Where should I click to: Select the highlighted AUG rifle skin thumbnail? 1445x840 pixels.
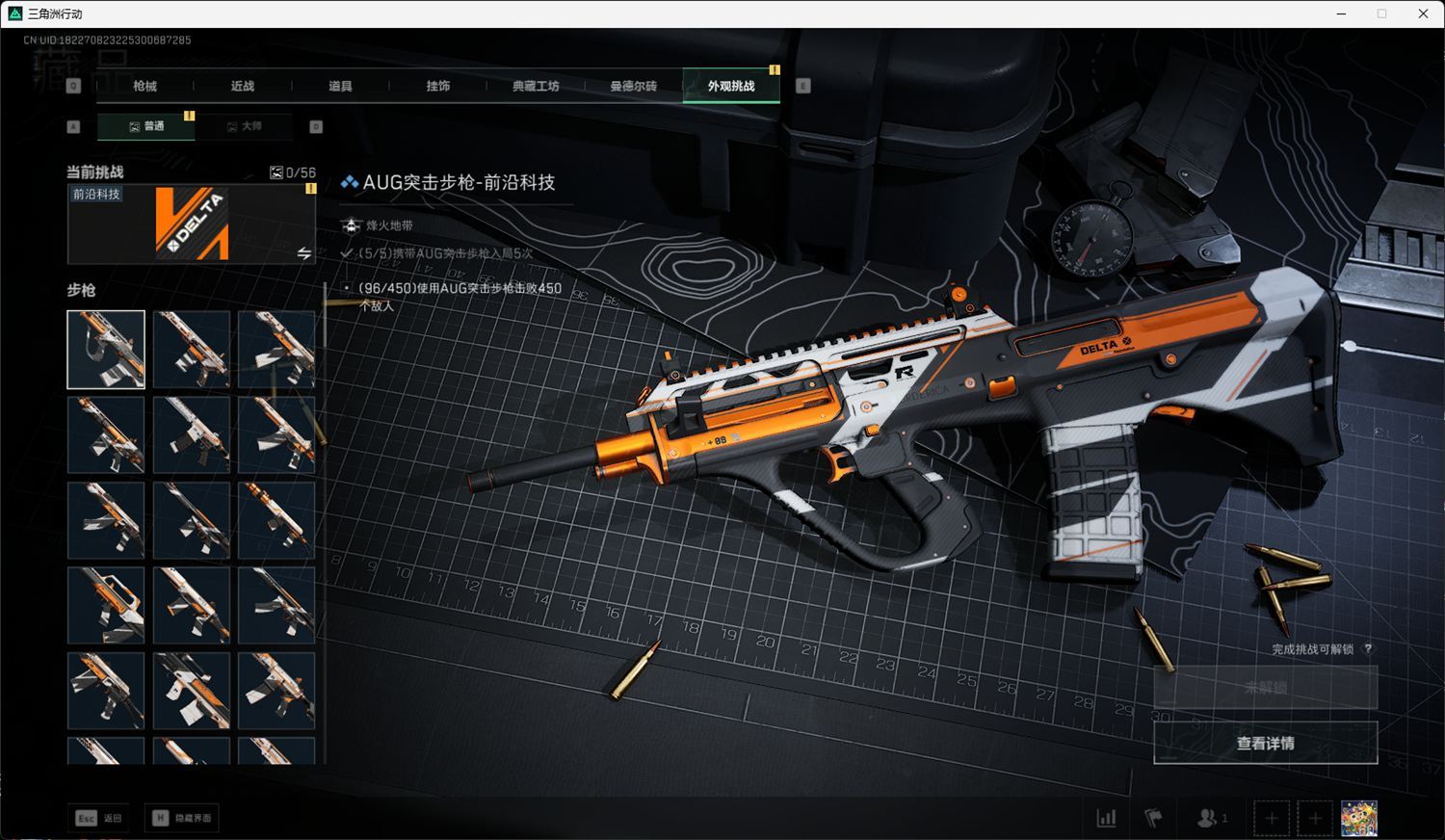[x=106, y=350]
